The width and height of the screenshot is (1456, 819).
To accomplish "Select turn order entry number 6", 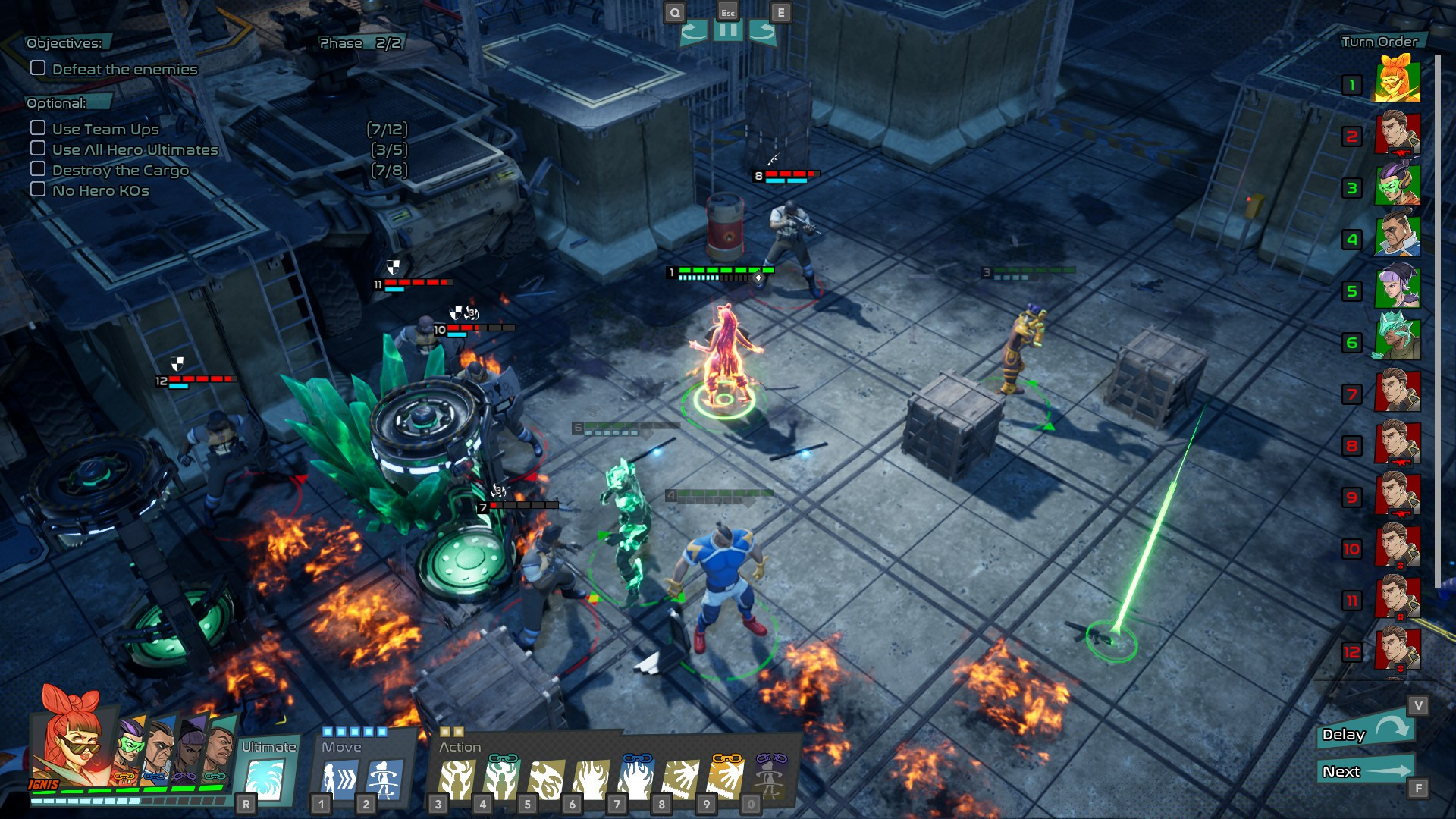I will (x=1397, y=339).
